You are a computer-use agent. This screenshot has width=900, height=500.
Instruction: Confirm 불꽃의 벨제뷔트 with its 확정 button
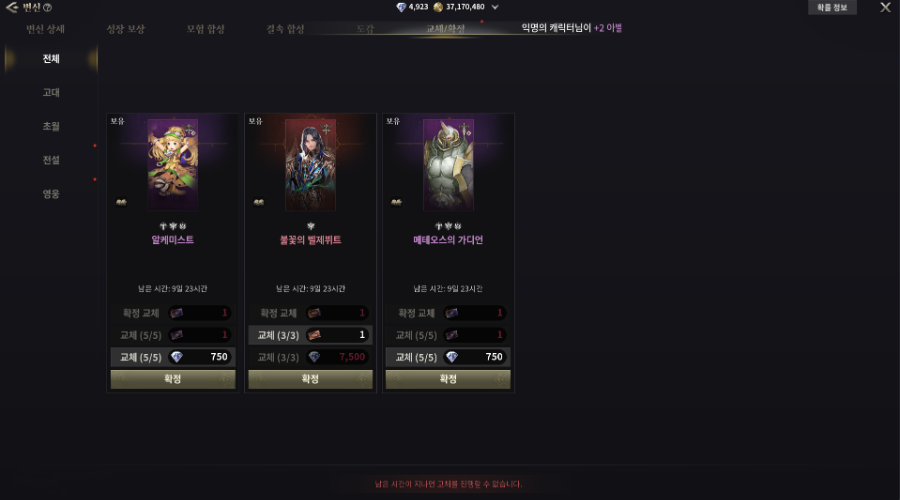point(310,379)
